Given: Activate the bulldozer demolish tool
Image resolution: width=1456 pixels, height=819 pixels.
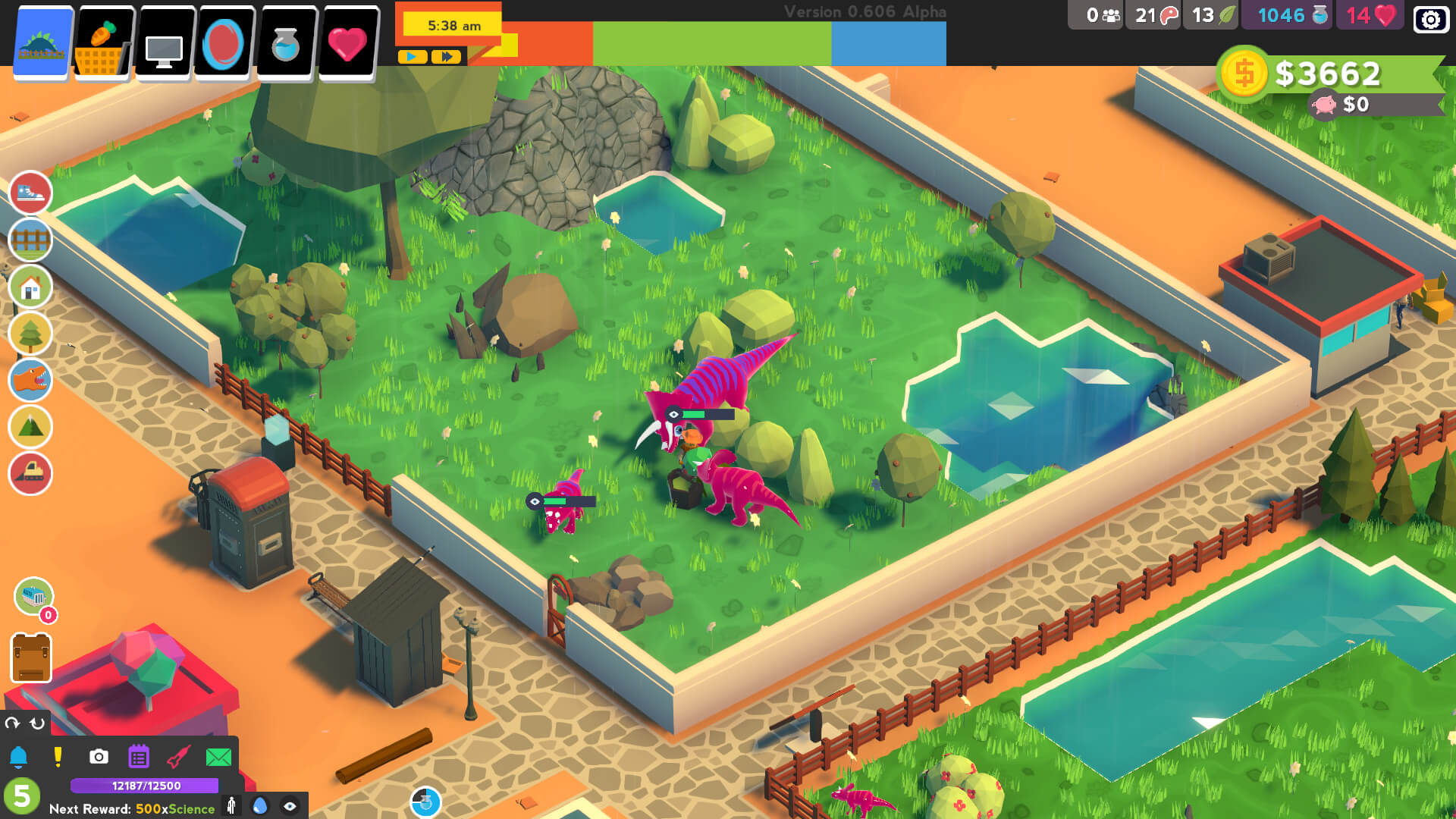Looking at the screenshot, I should pos(30,473).
